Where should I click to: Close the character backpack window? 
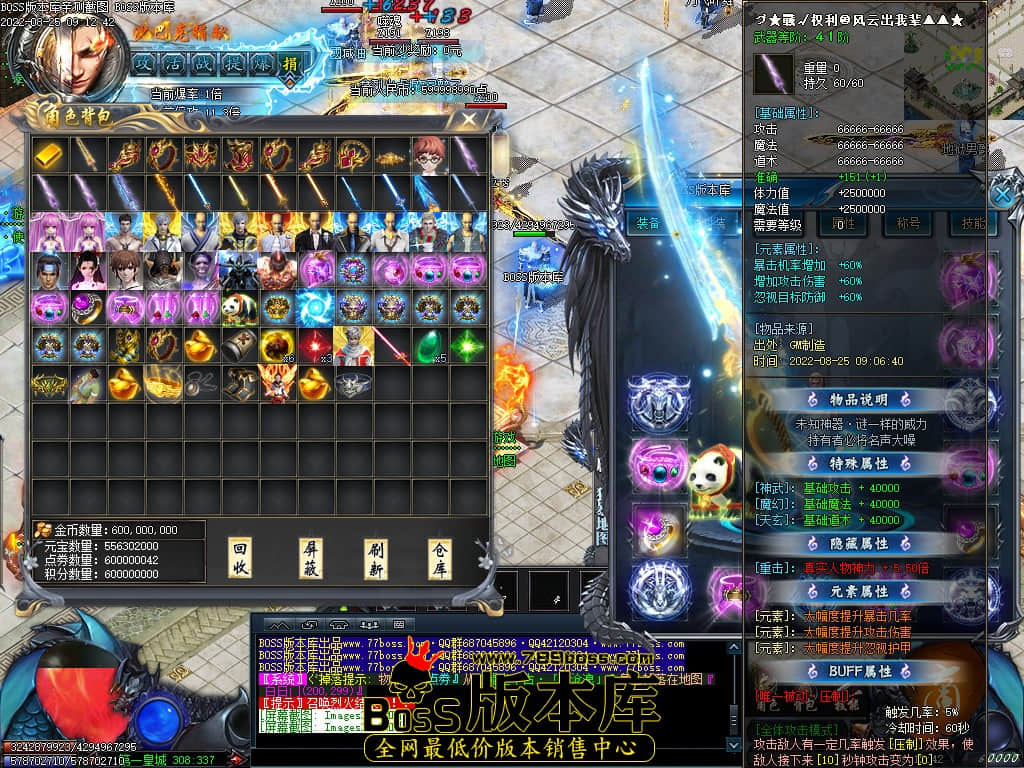coord(468,121)
